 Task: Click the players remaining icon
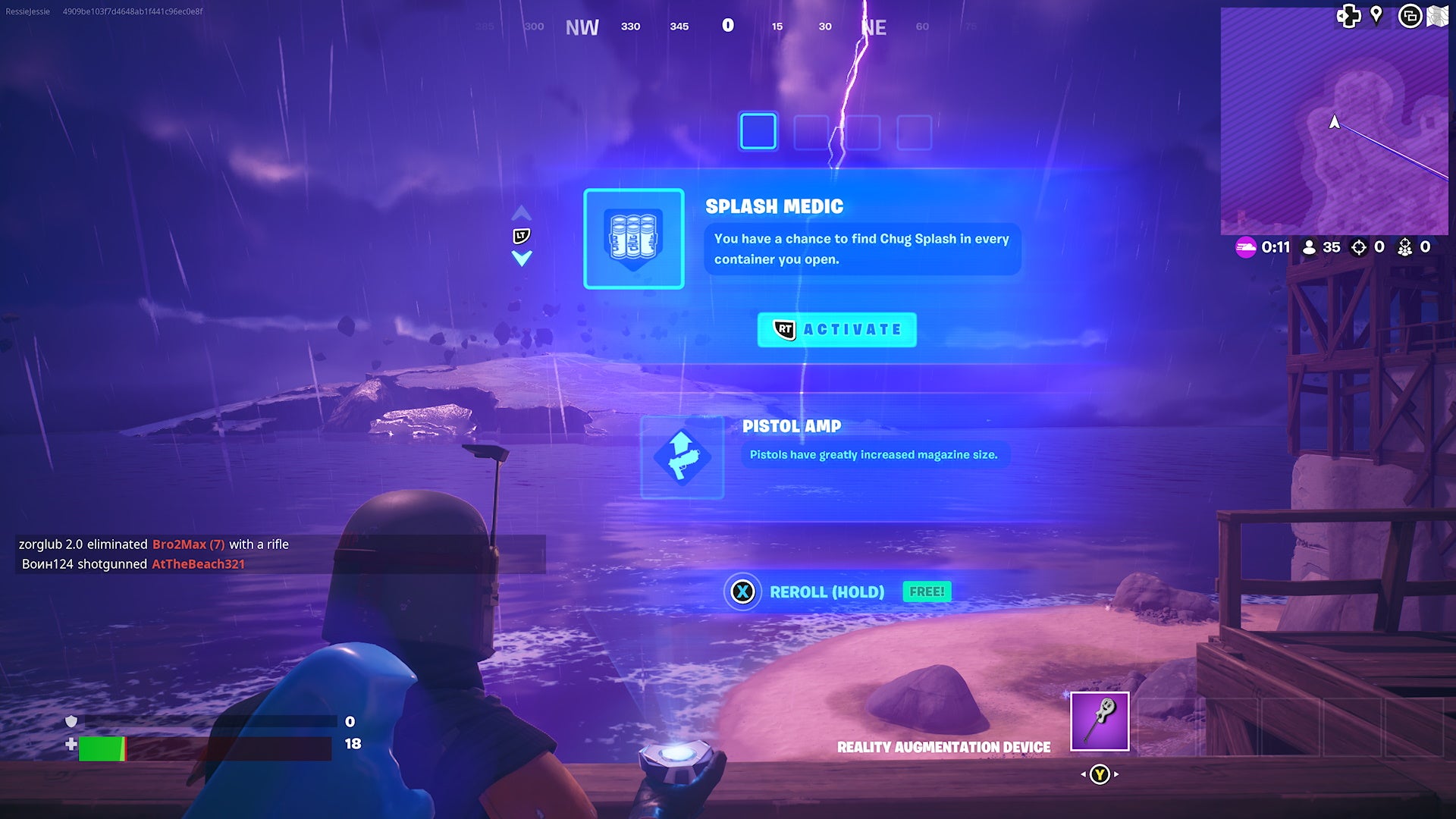pos(1310,247)
